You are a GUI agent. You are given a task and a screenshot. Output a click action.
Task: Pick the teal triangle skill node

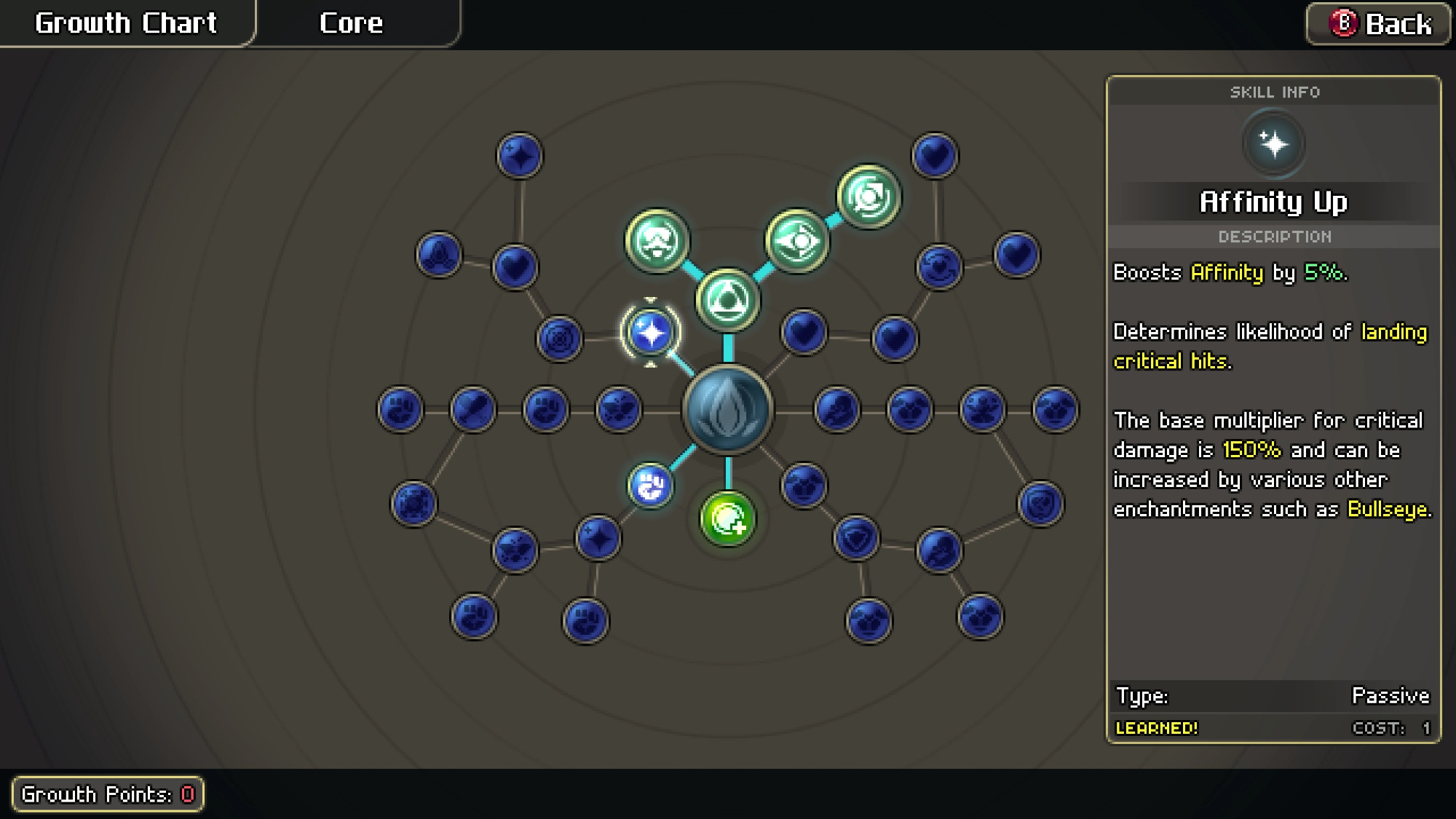tap(727, 300)
